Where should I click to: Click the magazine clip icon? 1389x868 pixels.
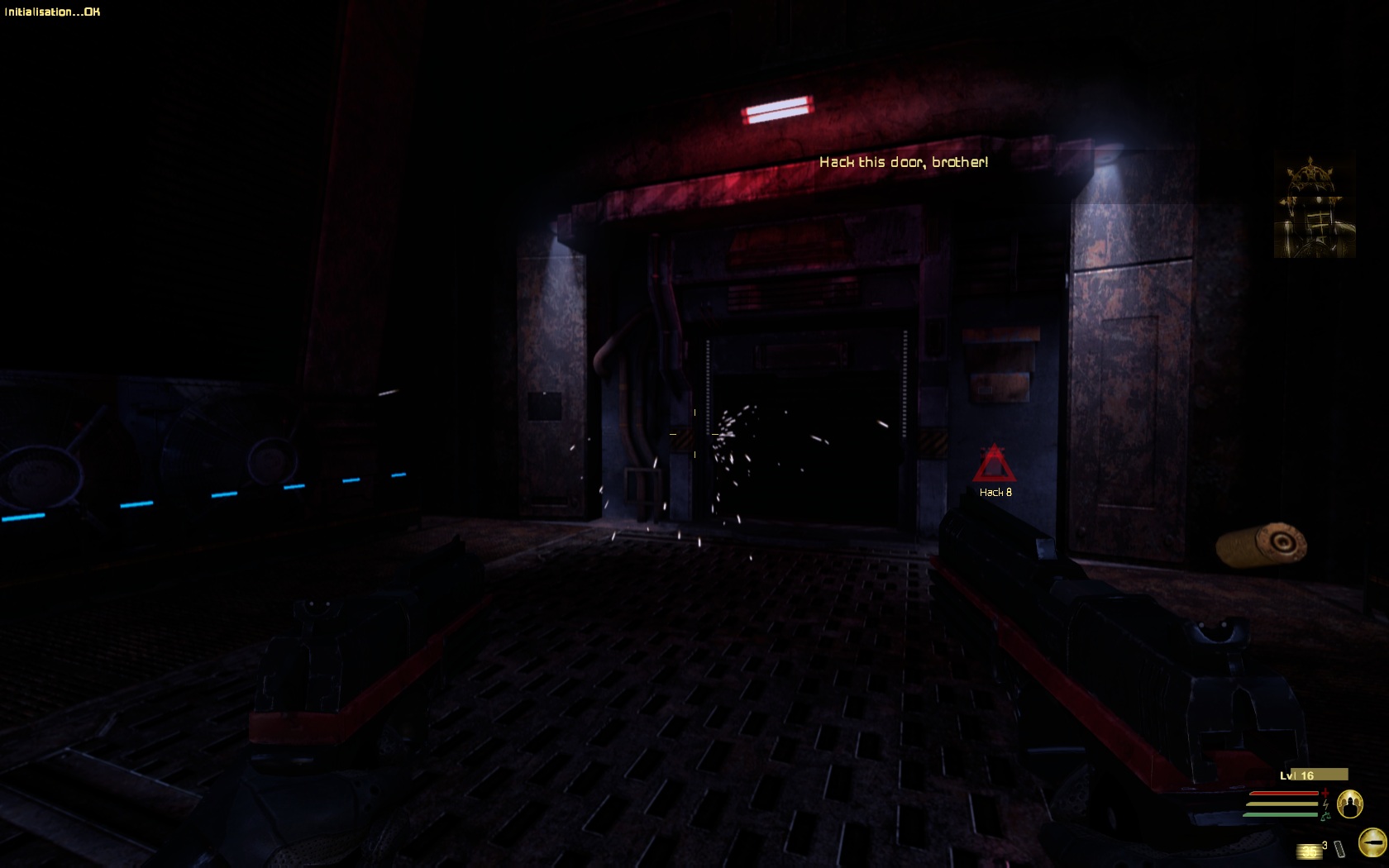[1339, 849]
